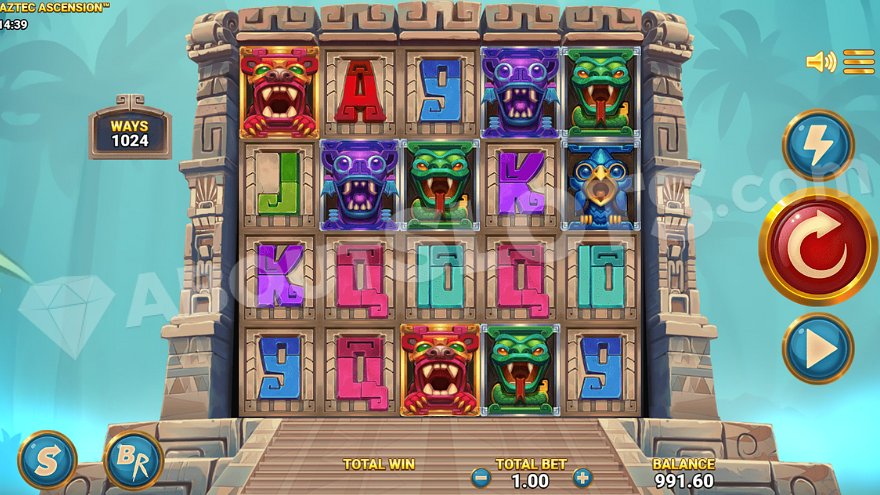Activate the lightning bolt turbo button
The height and width of the screenshot is (495, 880).
click(x=818, y=145)
